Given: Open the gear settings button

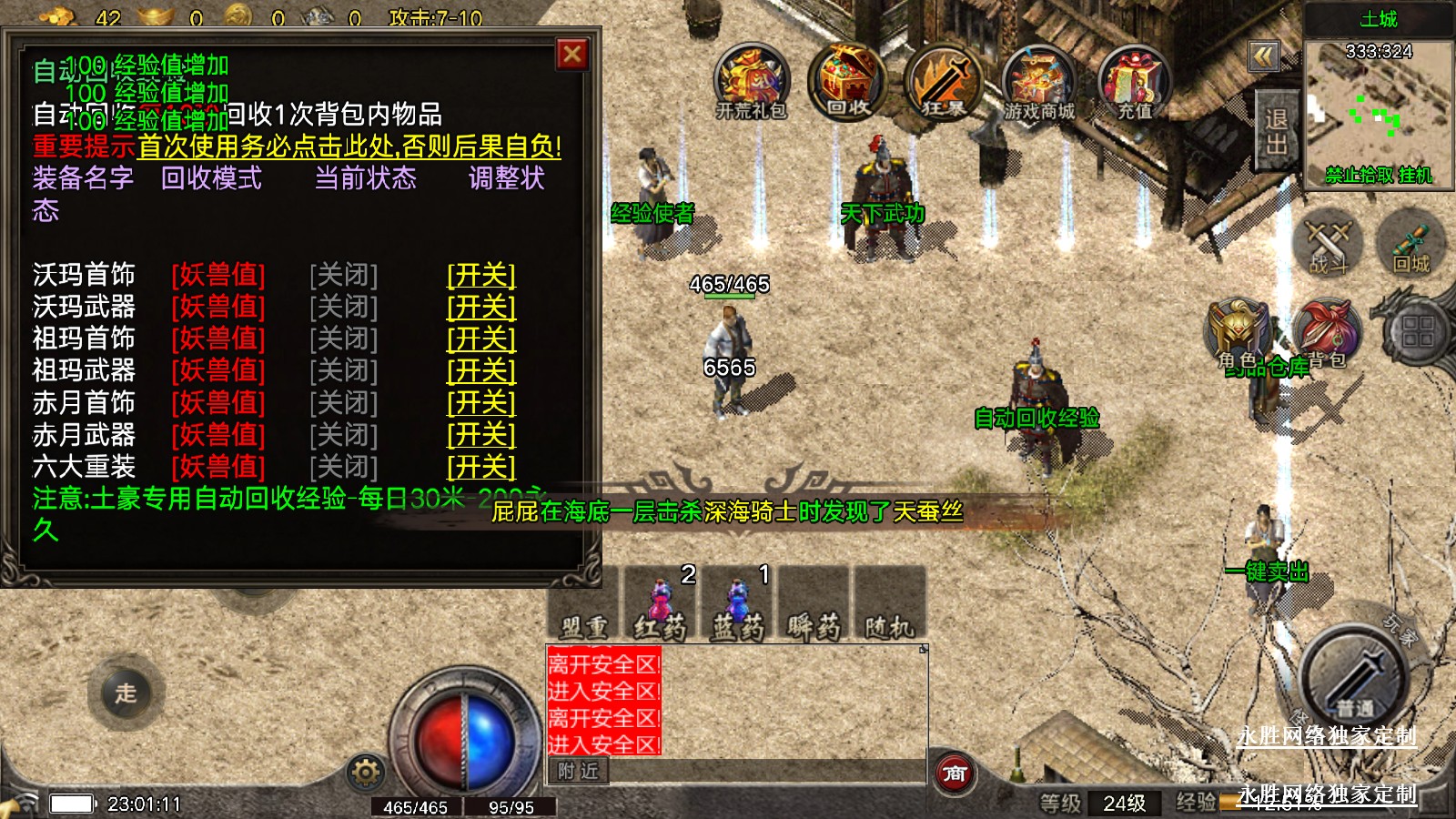Looking at the screenshot, I should [x=366, y=773].
